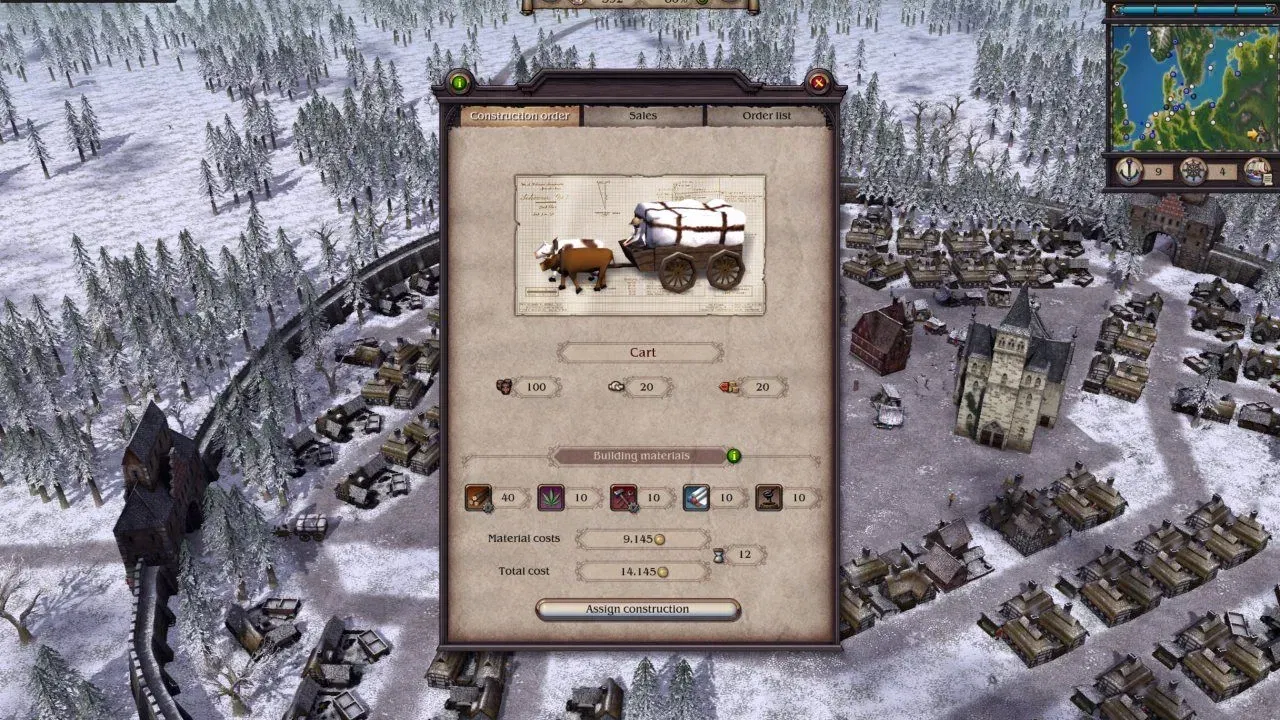Select the cloth rolls material icon

696,497
